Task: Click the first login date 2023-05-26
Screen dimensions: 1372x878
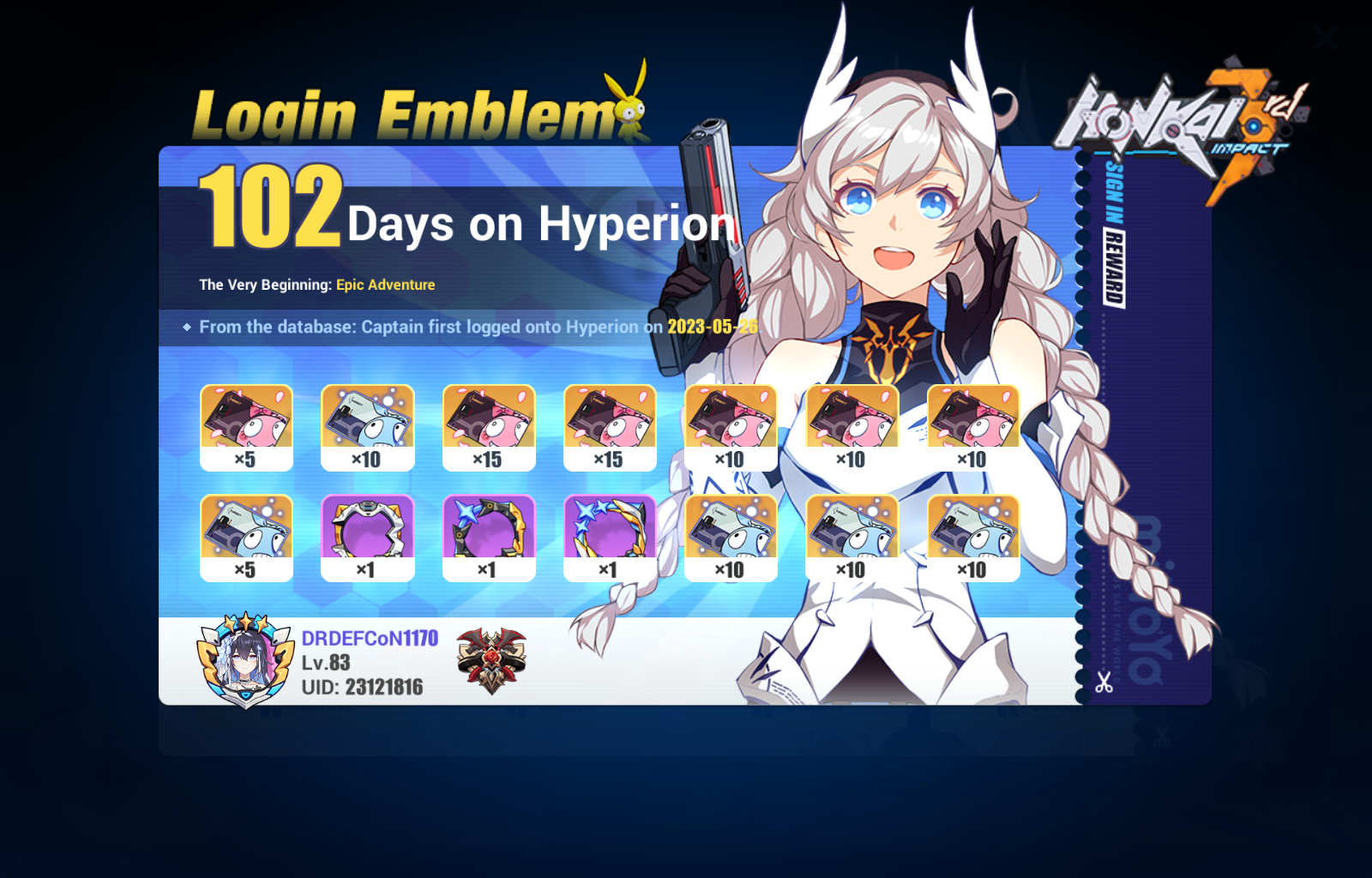Action: click(x=711, y=327)
